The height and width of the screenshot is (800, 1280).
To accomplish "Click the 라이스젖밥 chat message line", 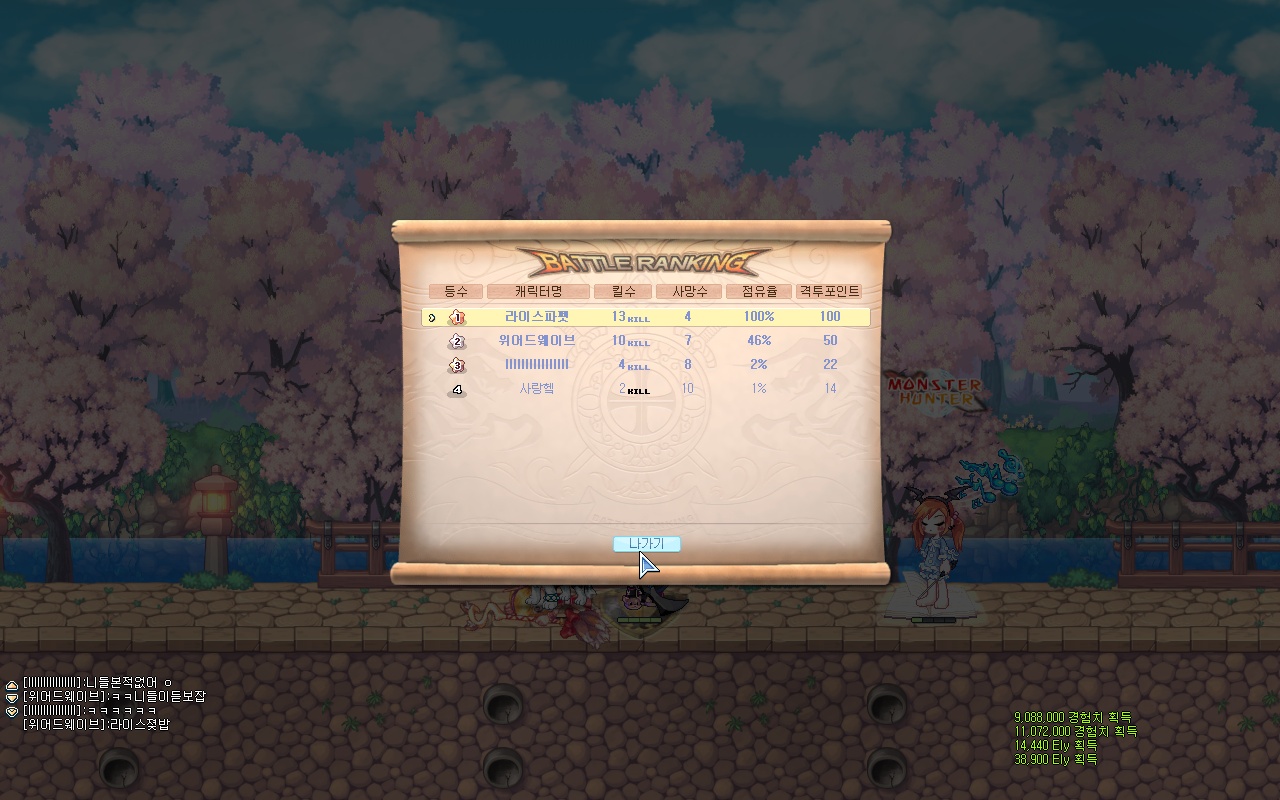I will (x=96, y=724).
